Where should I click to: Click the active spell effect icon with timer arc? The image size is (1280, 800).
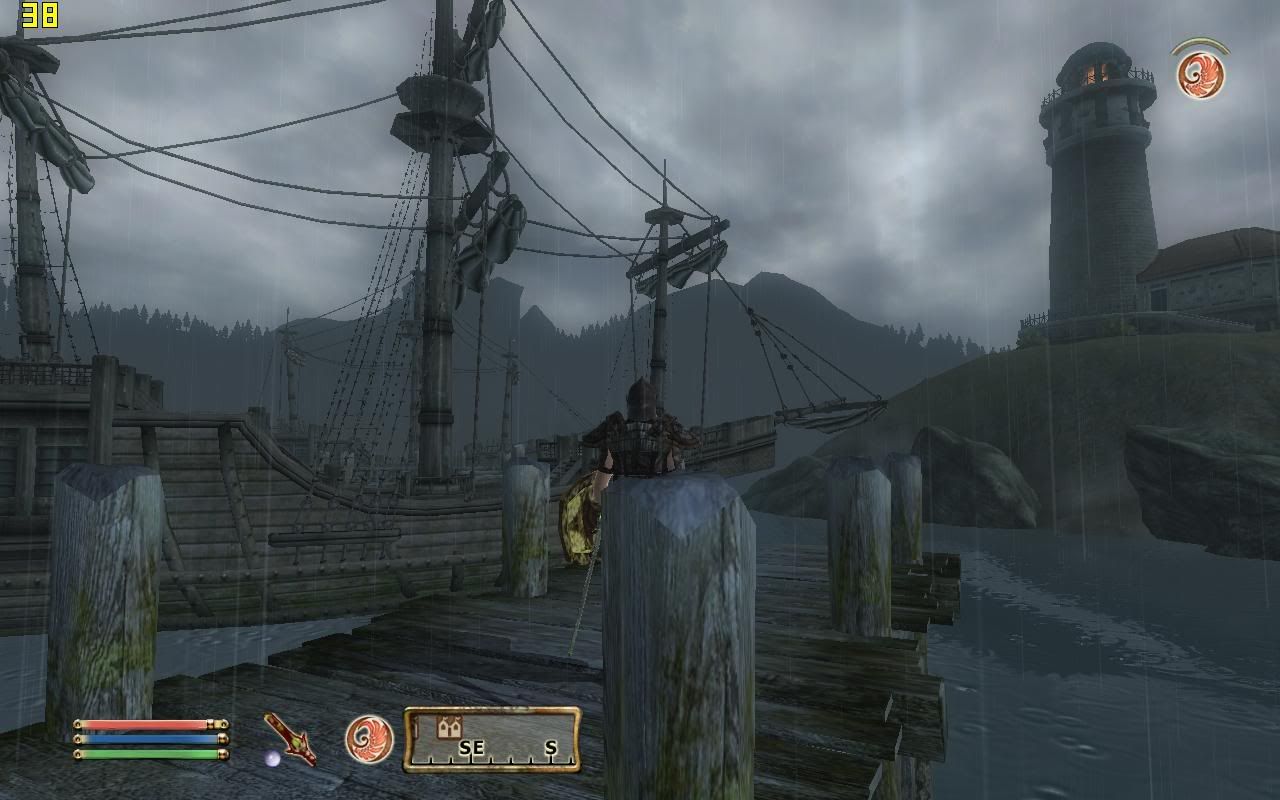(1200, 74)
